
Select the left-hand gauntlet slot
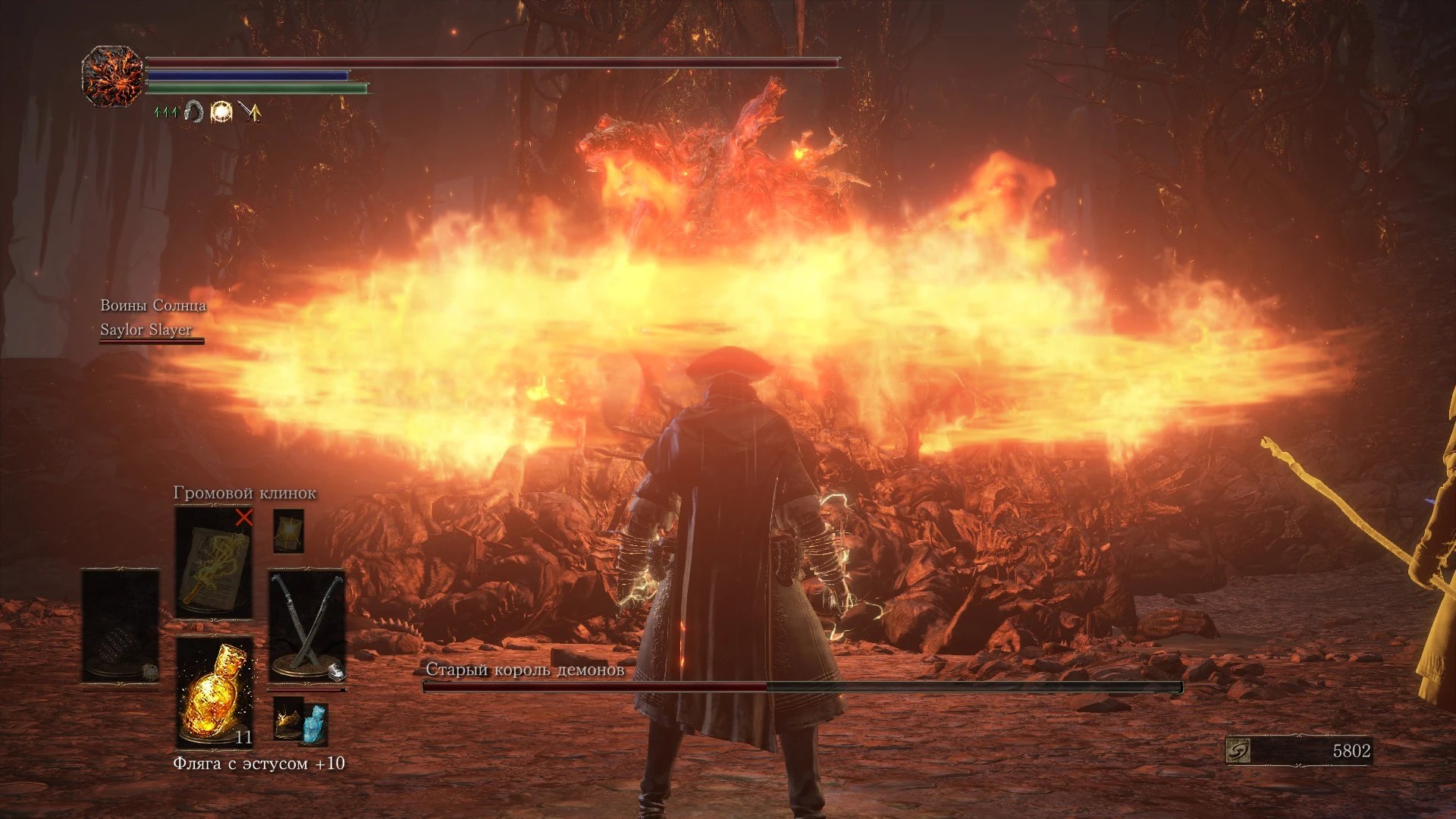tap(121, 626)
